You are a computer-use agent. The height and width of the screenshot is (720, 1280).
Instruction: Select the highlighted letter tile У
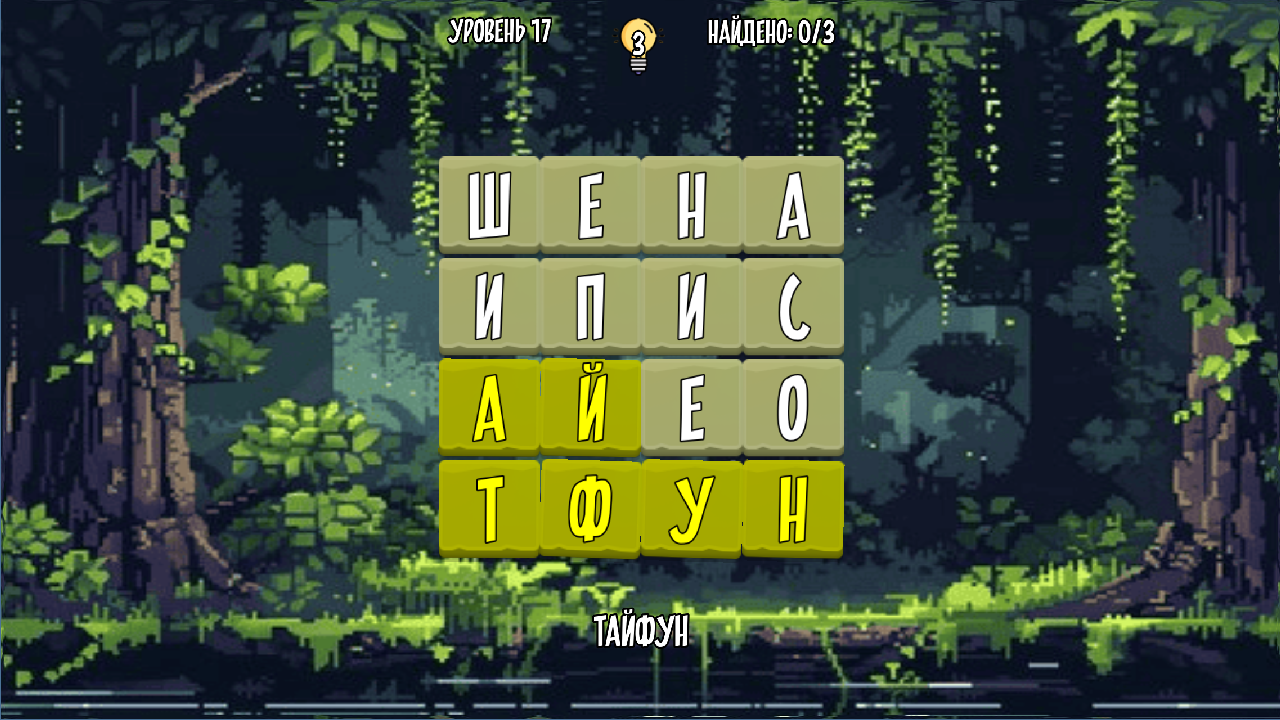(690, 505)
